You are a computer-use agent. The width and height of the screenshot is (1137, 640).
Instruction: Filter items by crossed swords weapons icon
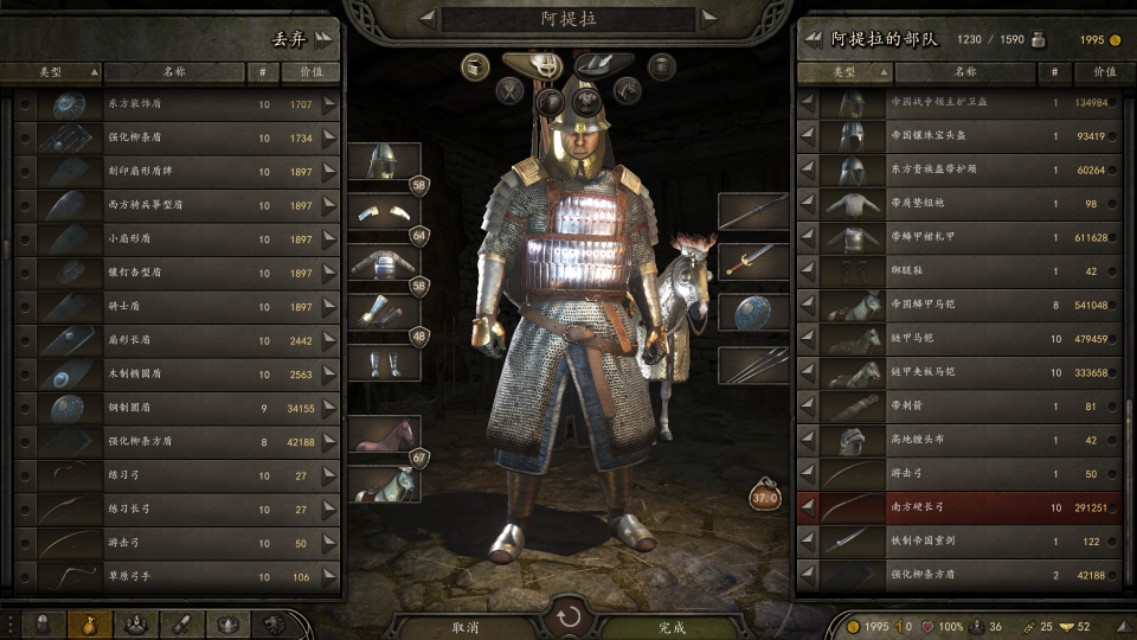(x=510, y=91)
